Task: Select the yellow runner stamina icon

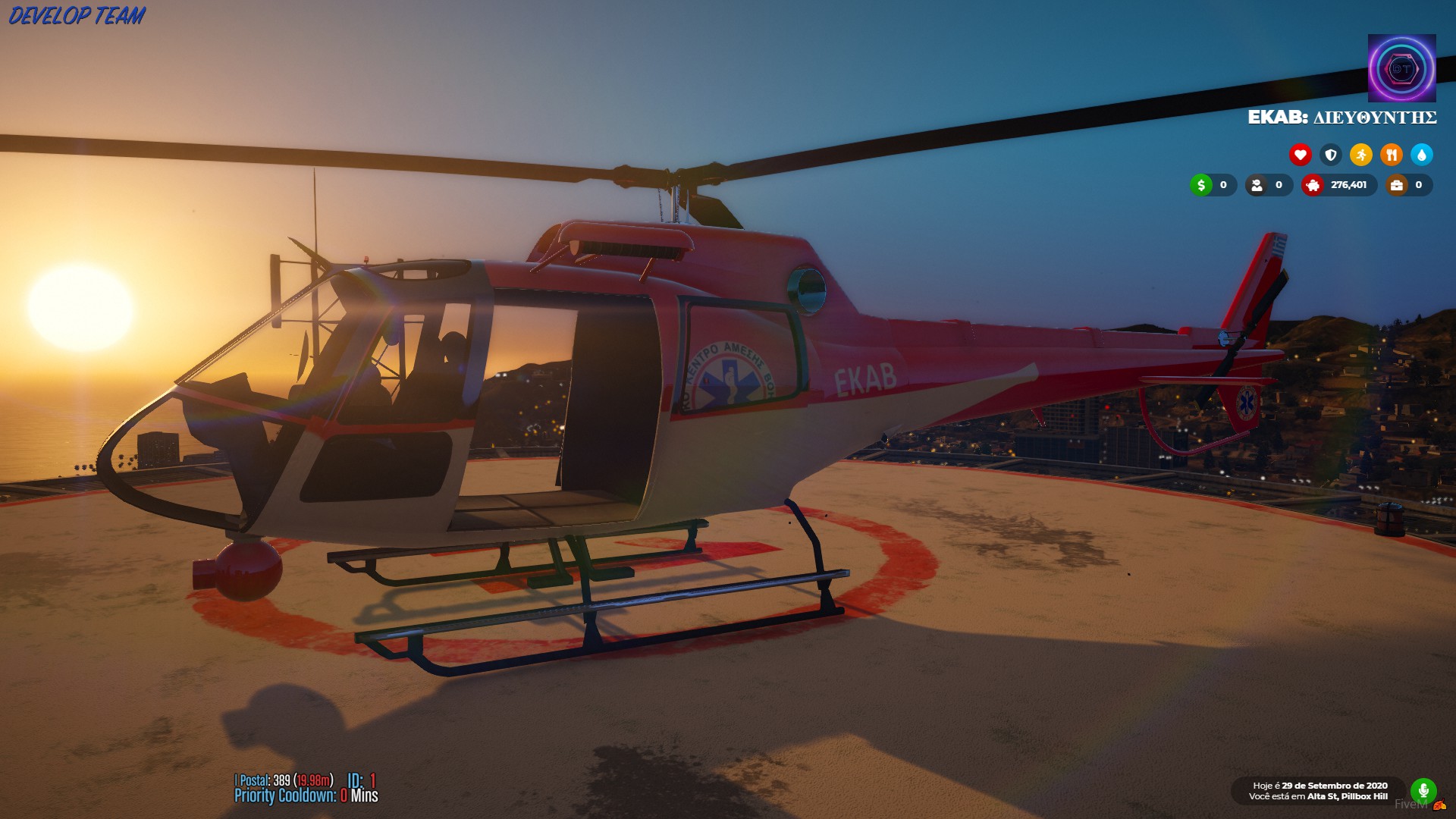Action: (x=1361, y=154)
